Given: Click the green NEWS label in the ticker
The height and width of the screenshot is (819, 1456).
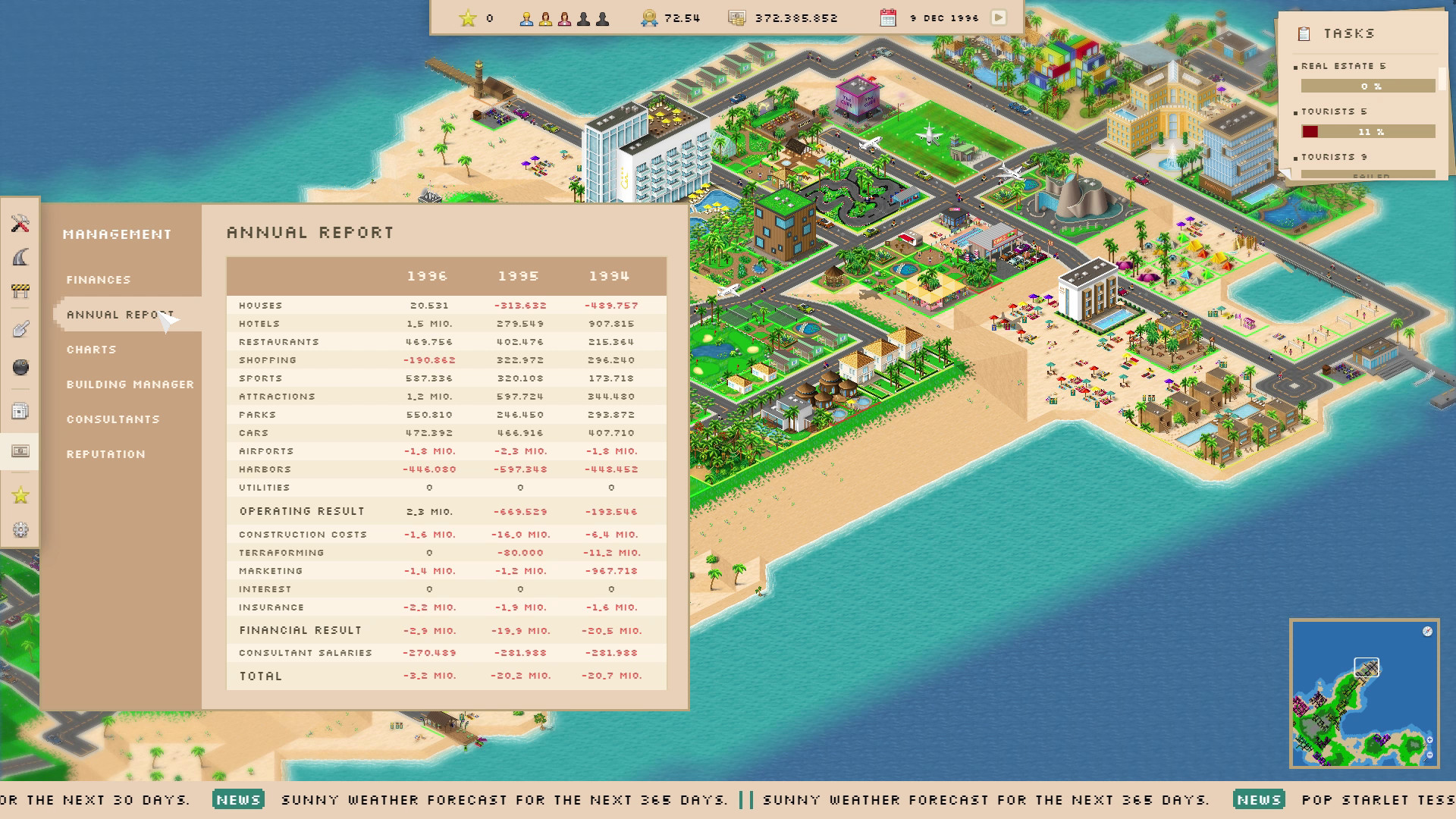Looking at the screenshot, I should coord(240,799).
